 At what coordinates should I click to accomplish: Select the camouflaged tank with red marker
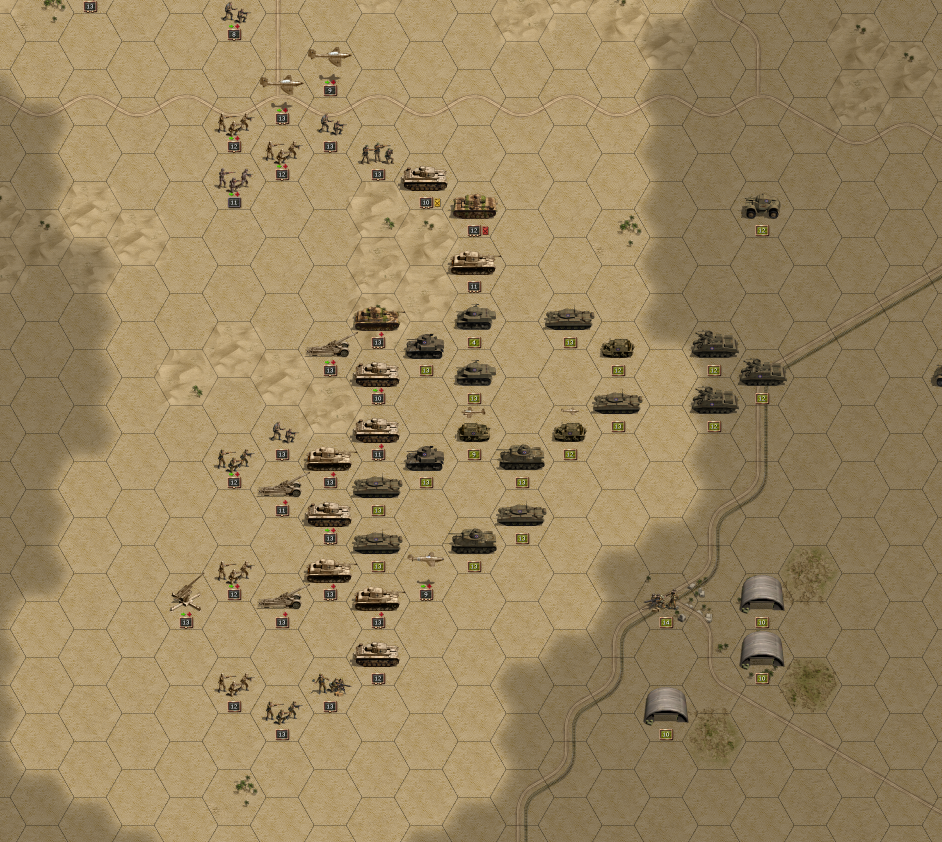[473, 207]
